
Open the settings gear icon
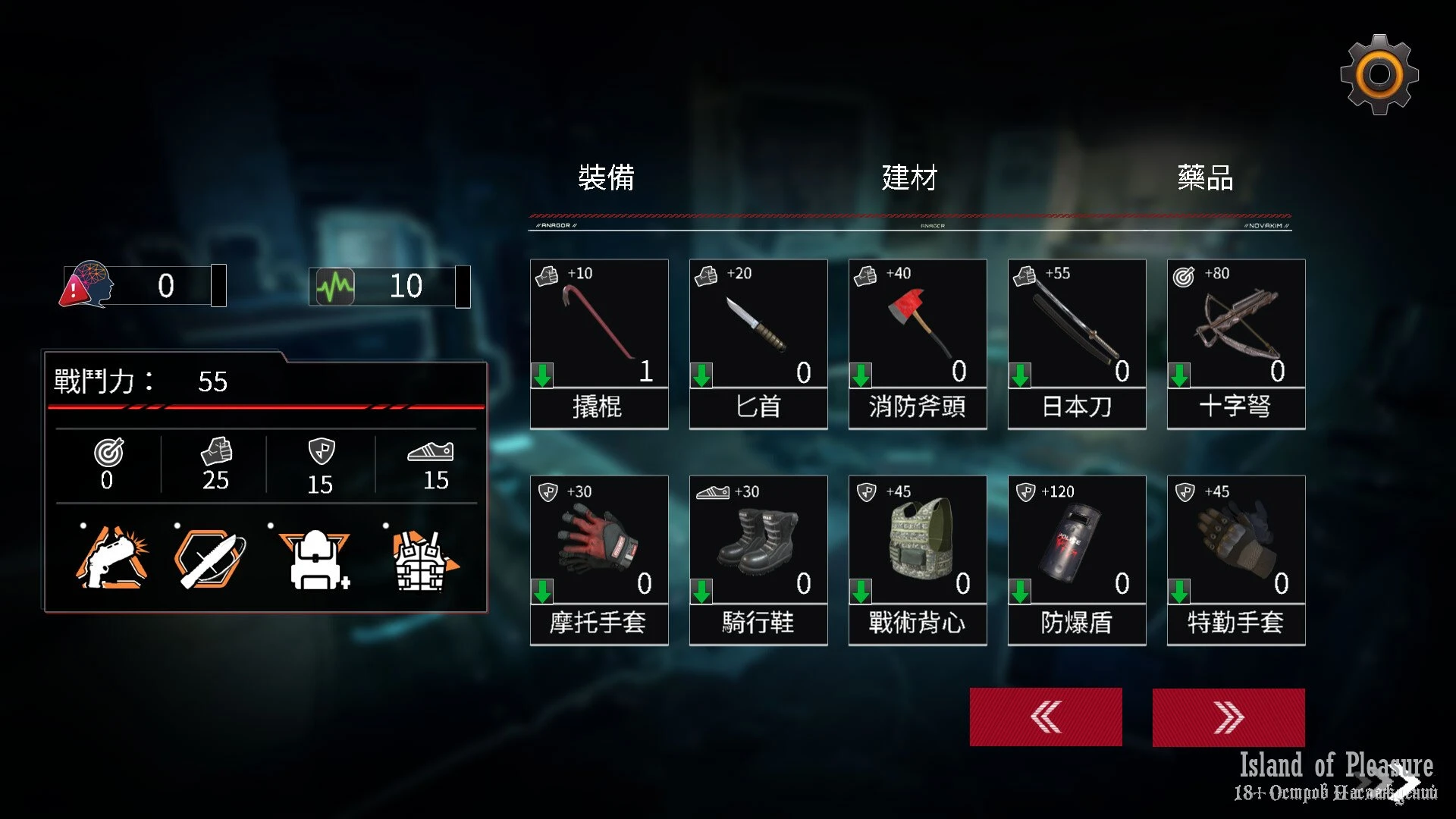(1379, 74)
